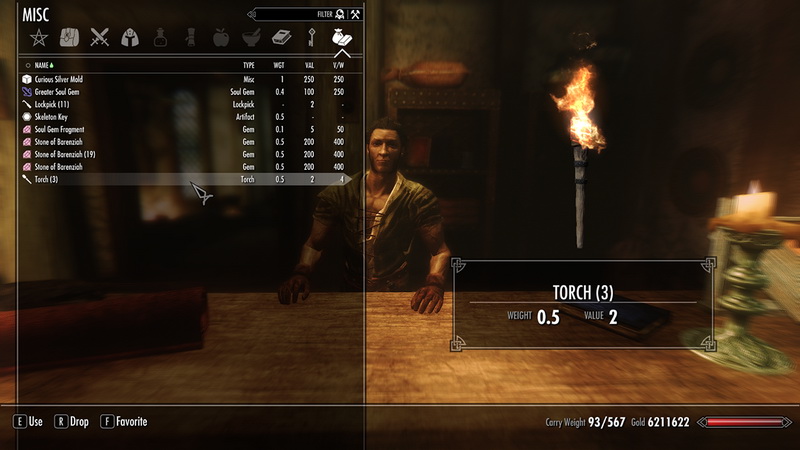Select Lockpick (11) in the list

coord(55,105)
